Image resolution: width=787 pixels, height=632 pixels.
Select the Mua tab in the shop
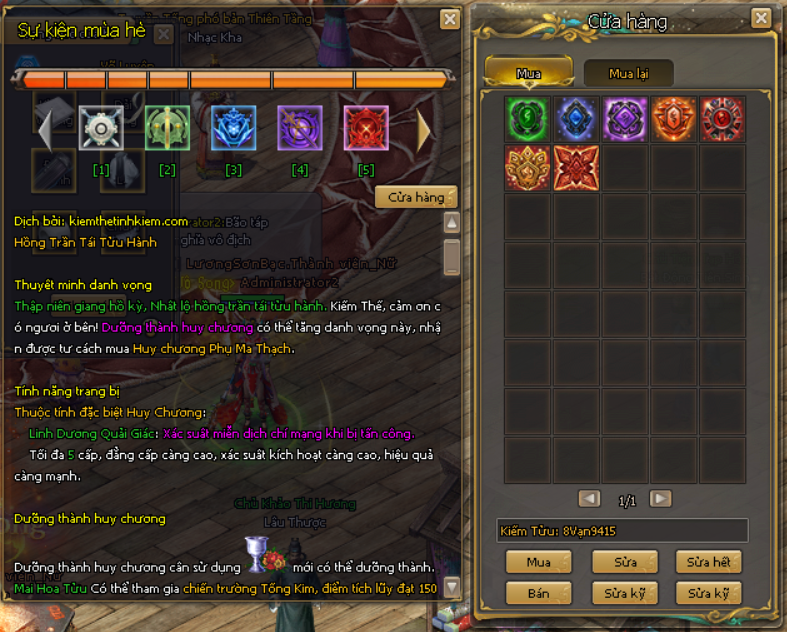tap(528, 73)
